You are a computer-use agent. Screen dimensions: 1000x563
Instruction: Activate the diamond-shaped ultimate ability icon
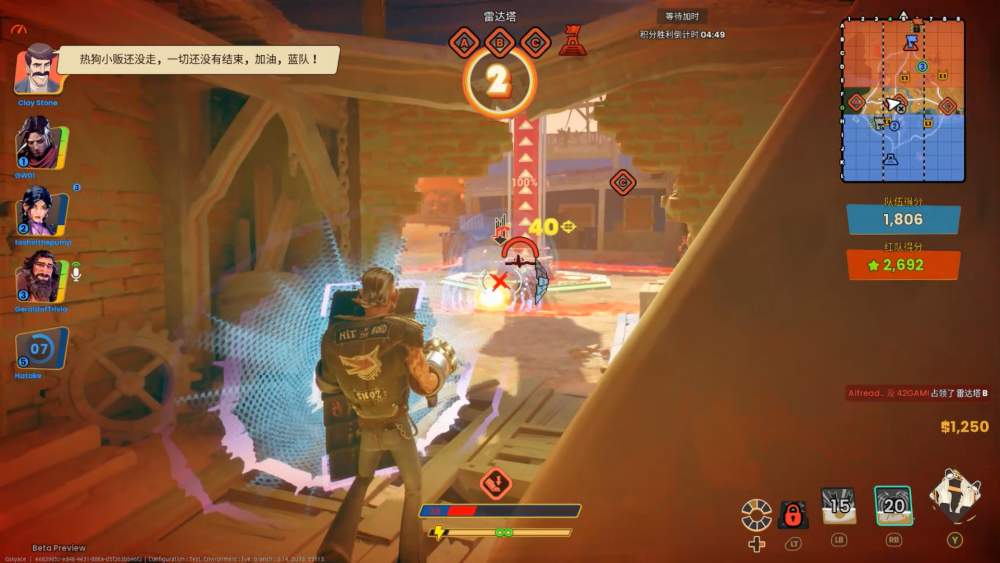[954, 497]
